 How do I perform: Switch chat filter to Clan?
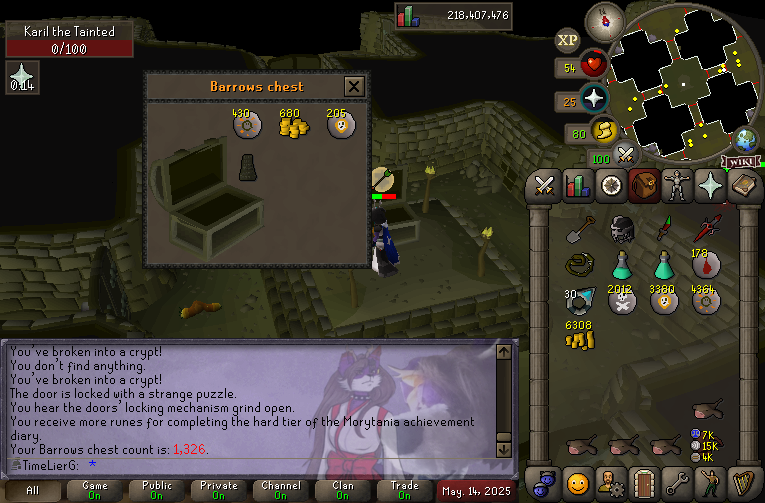(x=342, y=490)
